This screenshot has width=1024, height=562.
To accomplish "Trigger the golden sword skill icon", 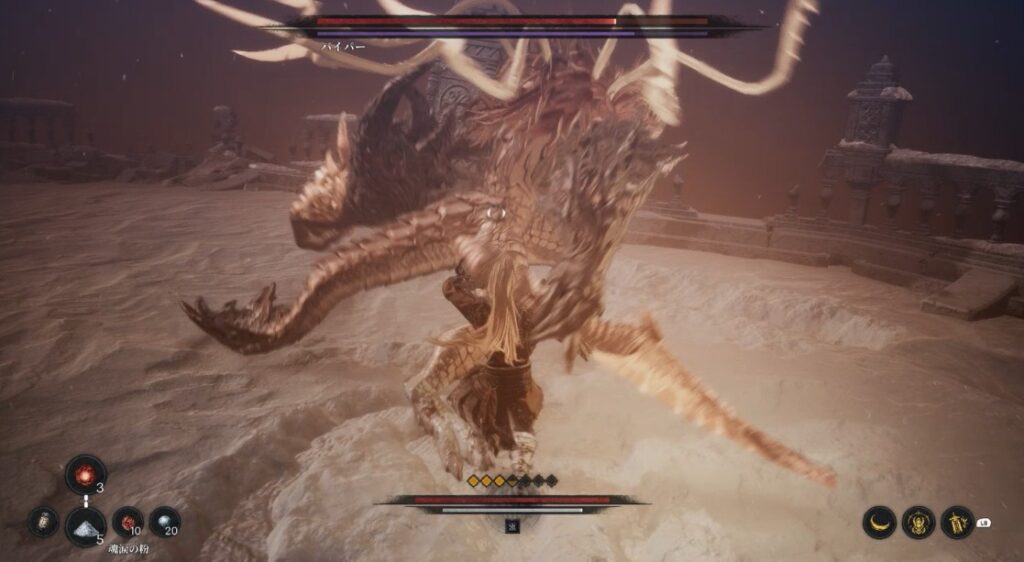I will point(957,522).
